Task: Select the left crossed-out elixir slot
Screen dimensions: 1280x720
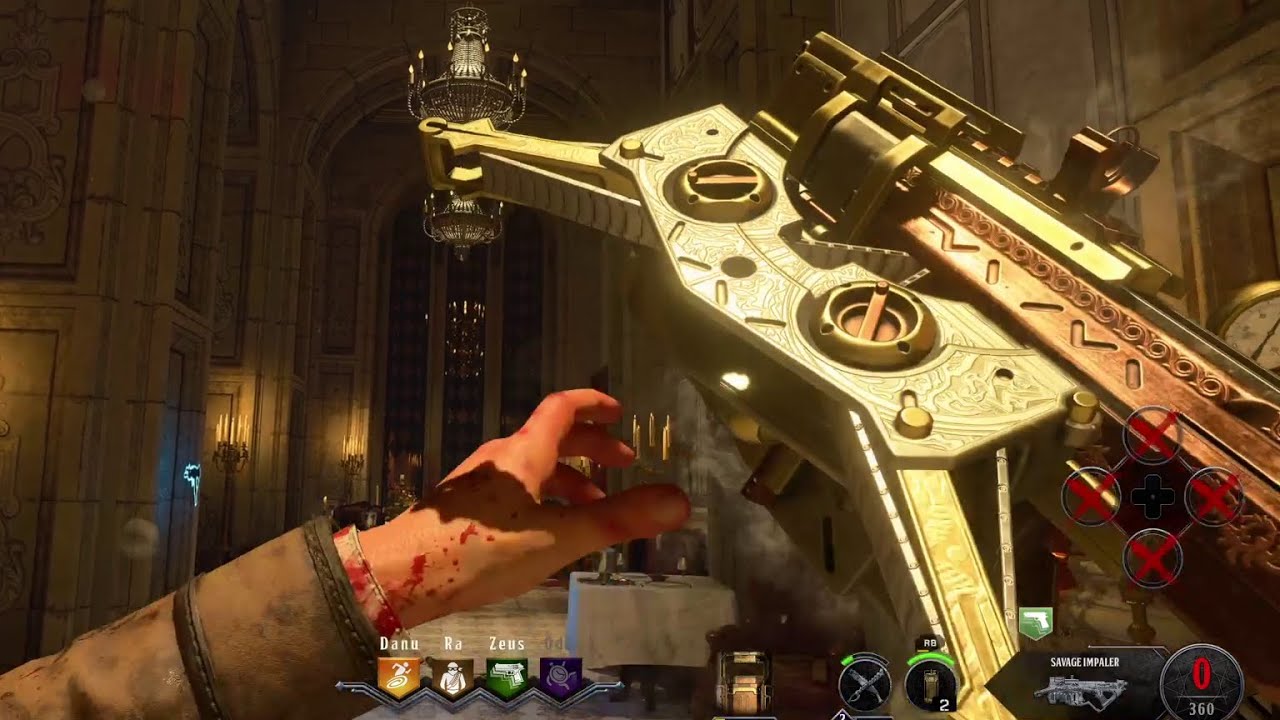Action: pos(1090,497)
